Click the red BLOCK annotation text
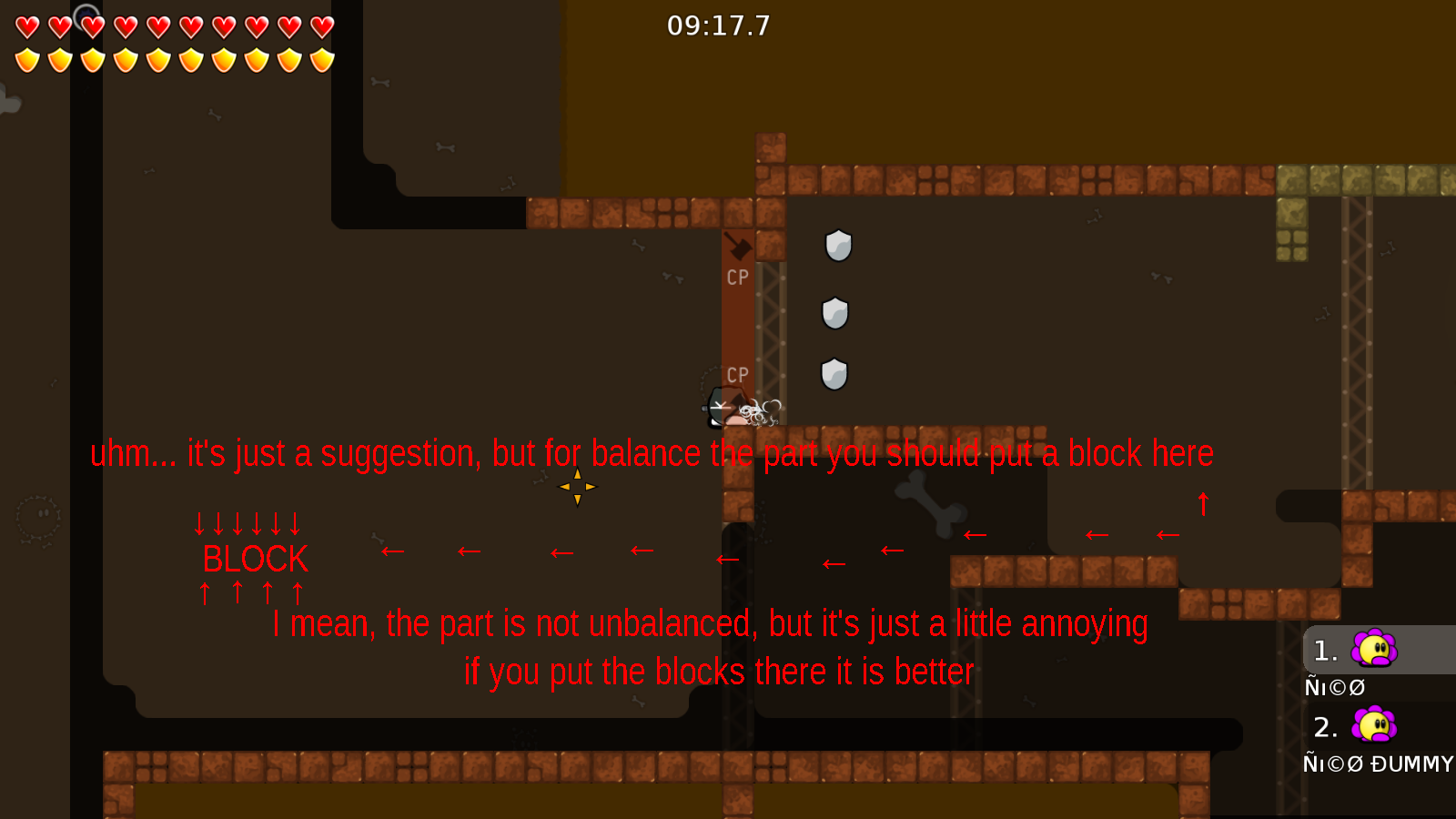This screenshot has width=1456, height=819. 255,559
